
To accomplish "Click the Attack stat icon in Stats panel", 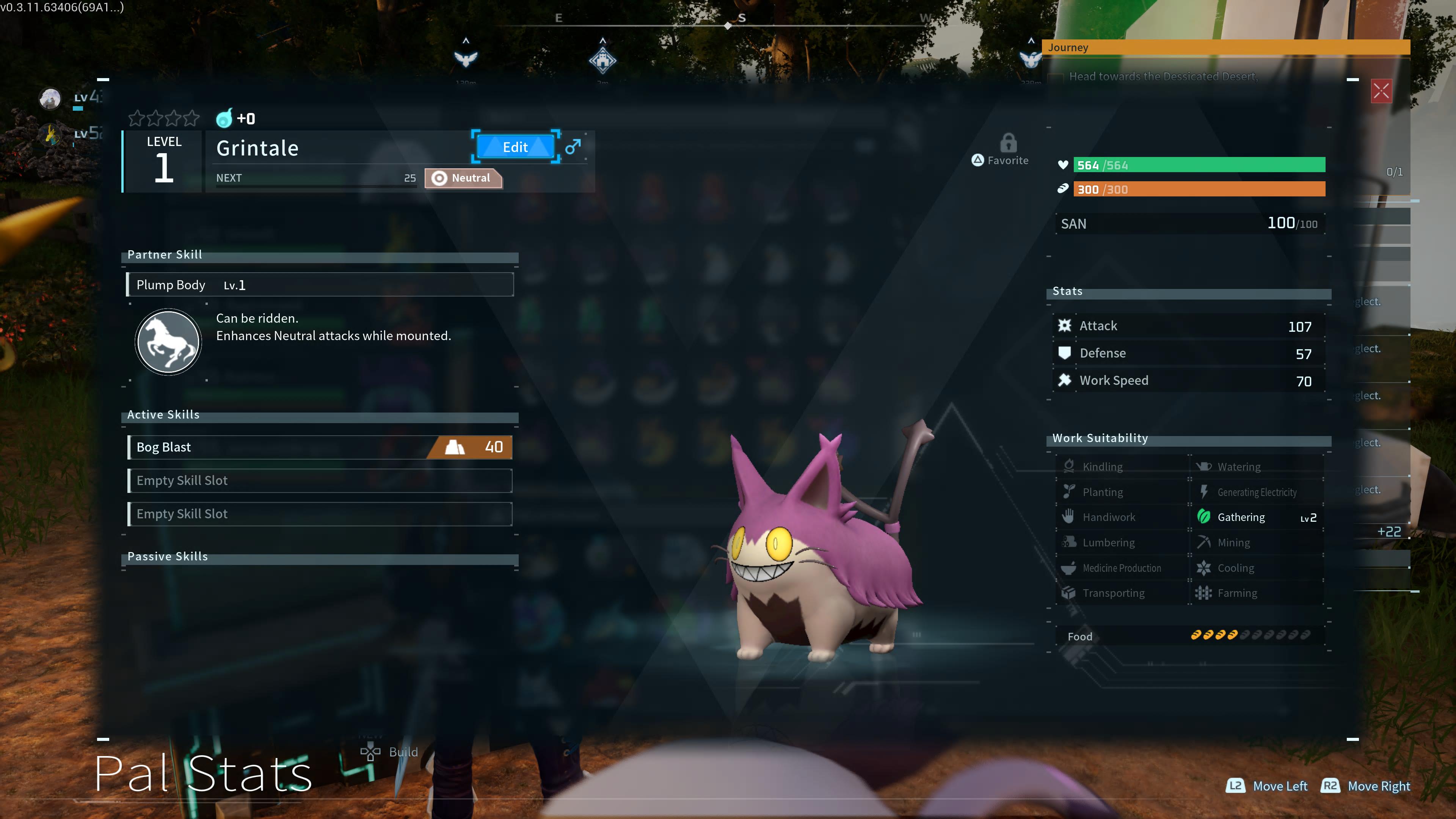I will (x=1064, y=326).
